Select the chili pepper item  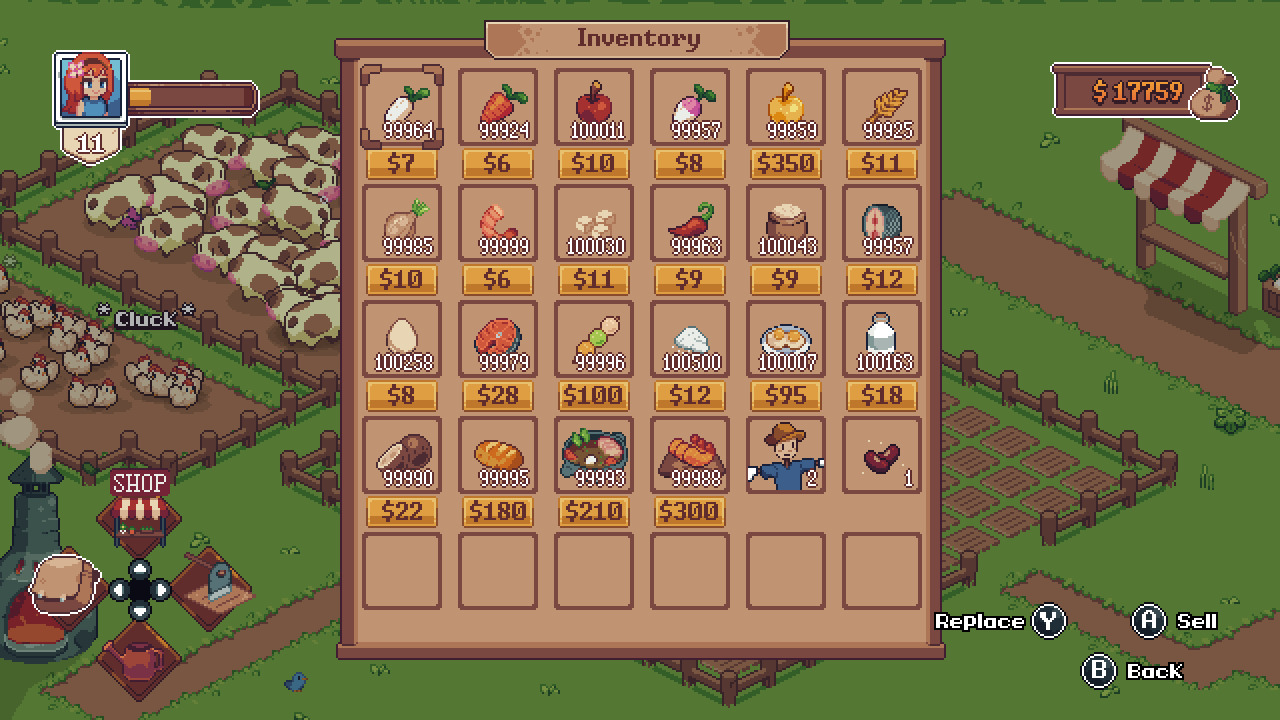[692, 222]
